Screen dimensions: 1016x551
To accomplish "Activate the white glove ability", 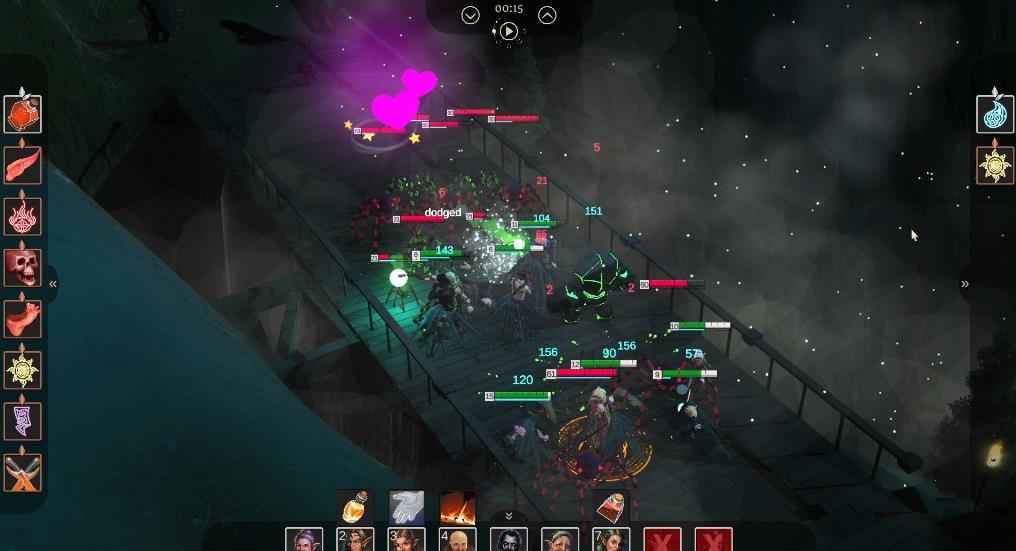I will pos(406,507).
